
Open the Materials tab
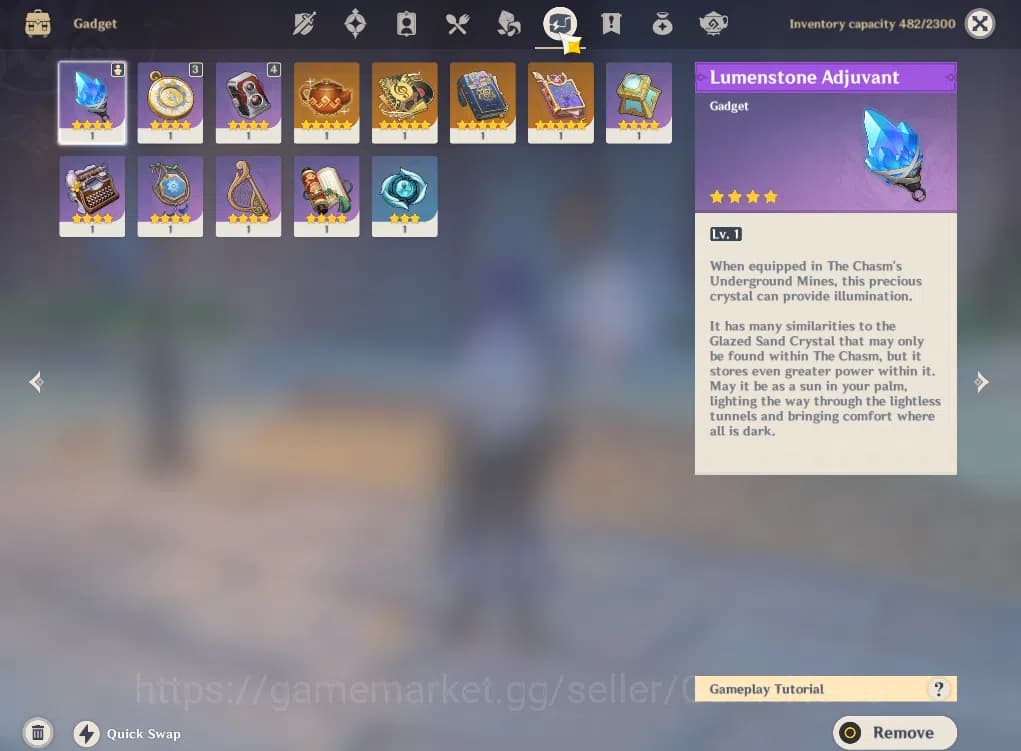pos(508,23)
